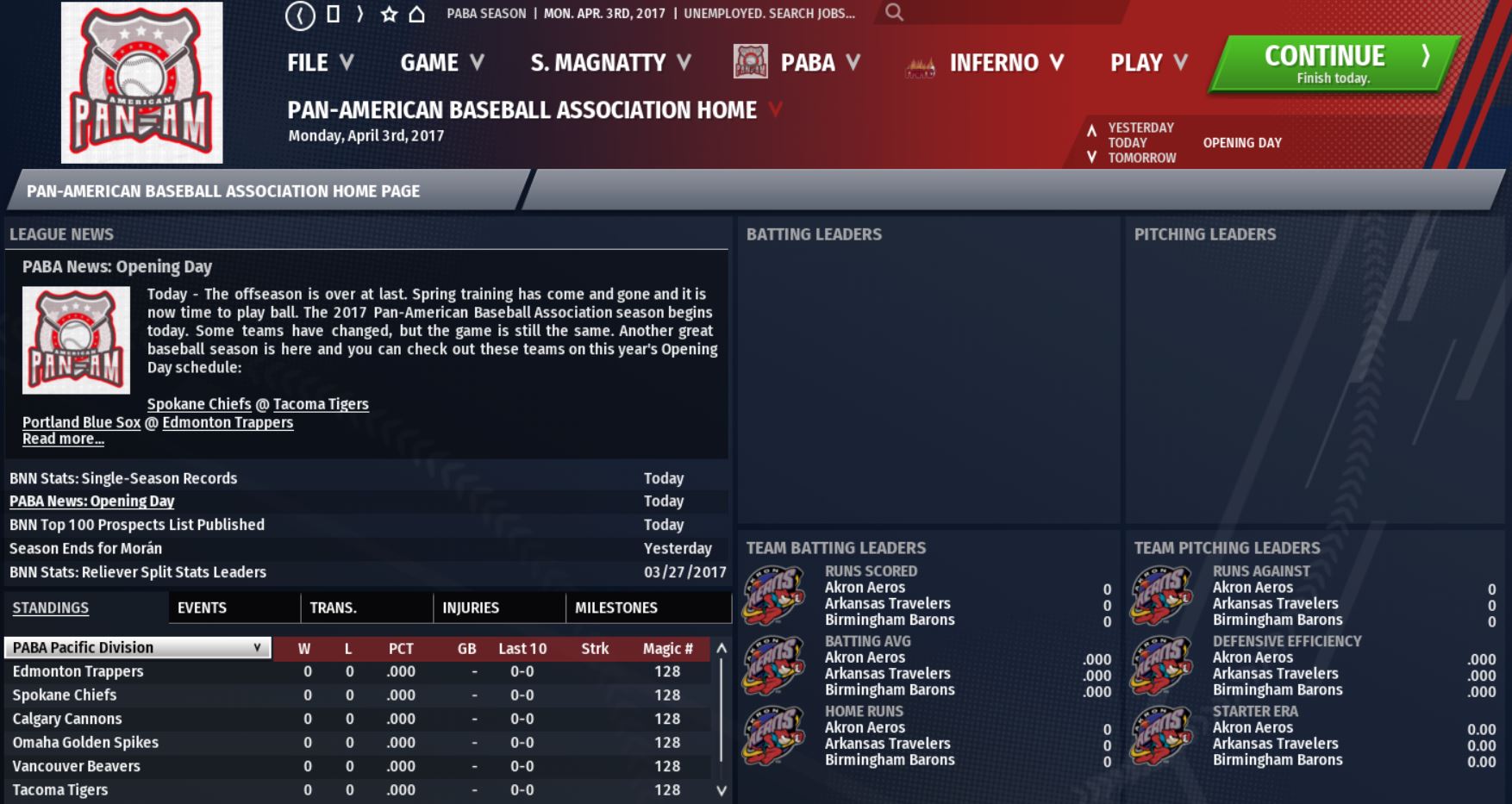Open the S. Magnatty manager menu
The height and width of the screenshot is (804, 1512).
tap(610, 63)
